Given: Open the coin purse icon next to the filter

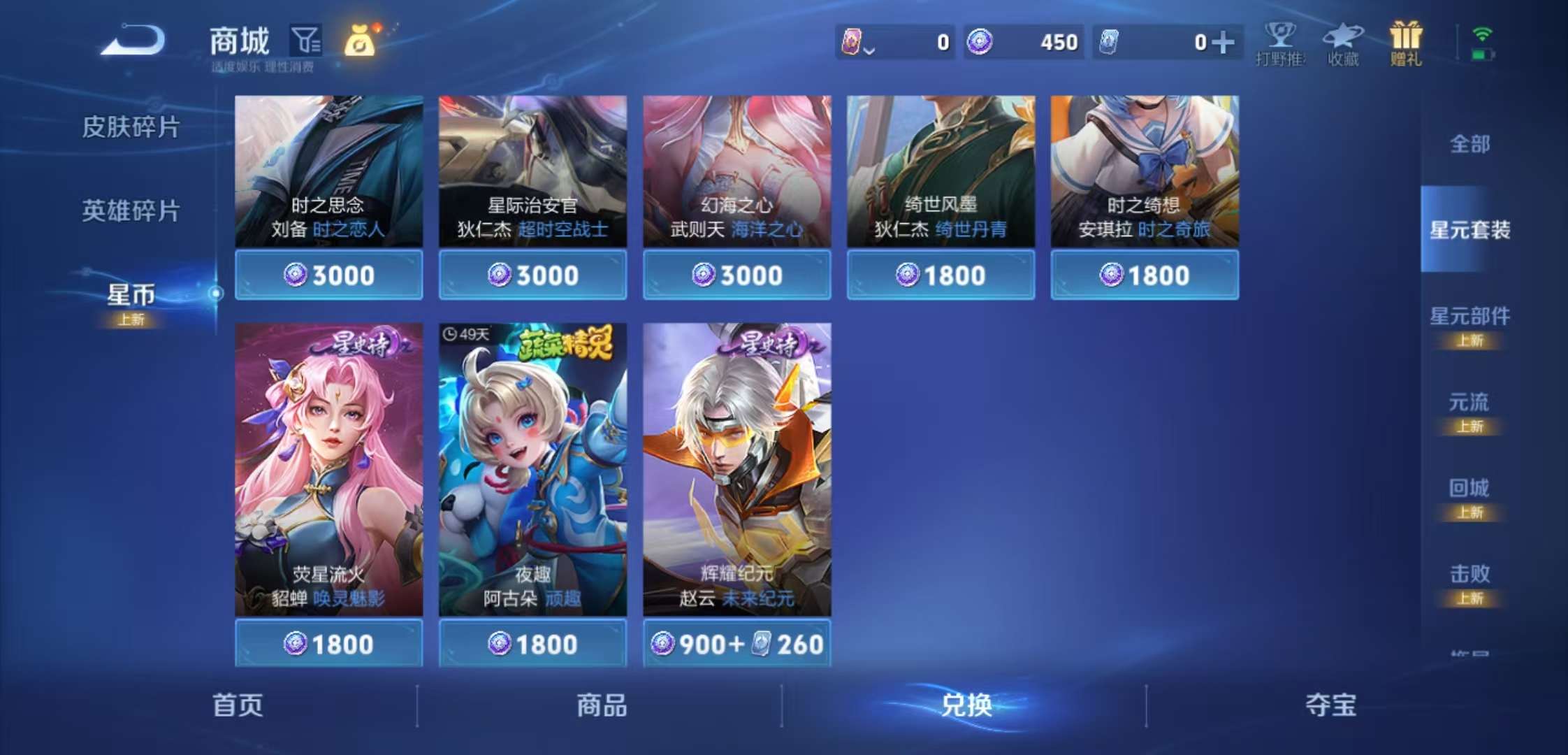Looking at the screenshot, I should click(362, 43).
